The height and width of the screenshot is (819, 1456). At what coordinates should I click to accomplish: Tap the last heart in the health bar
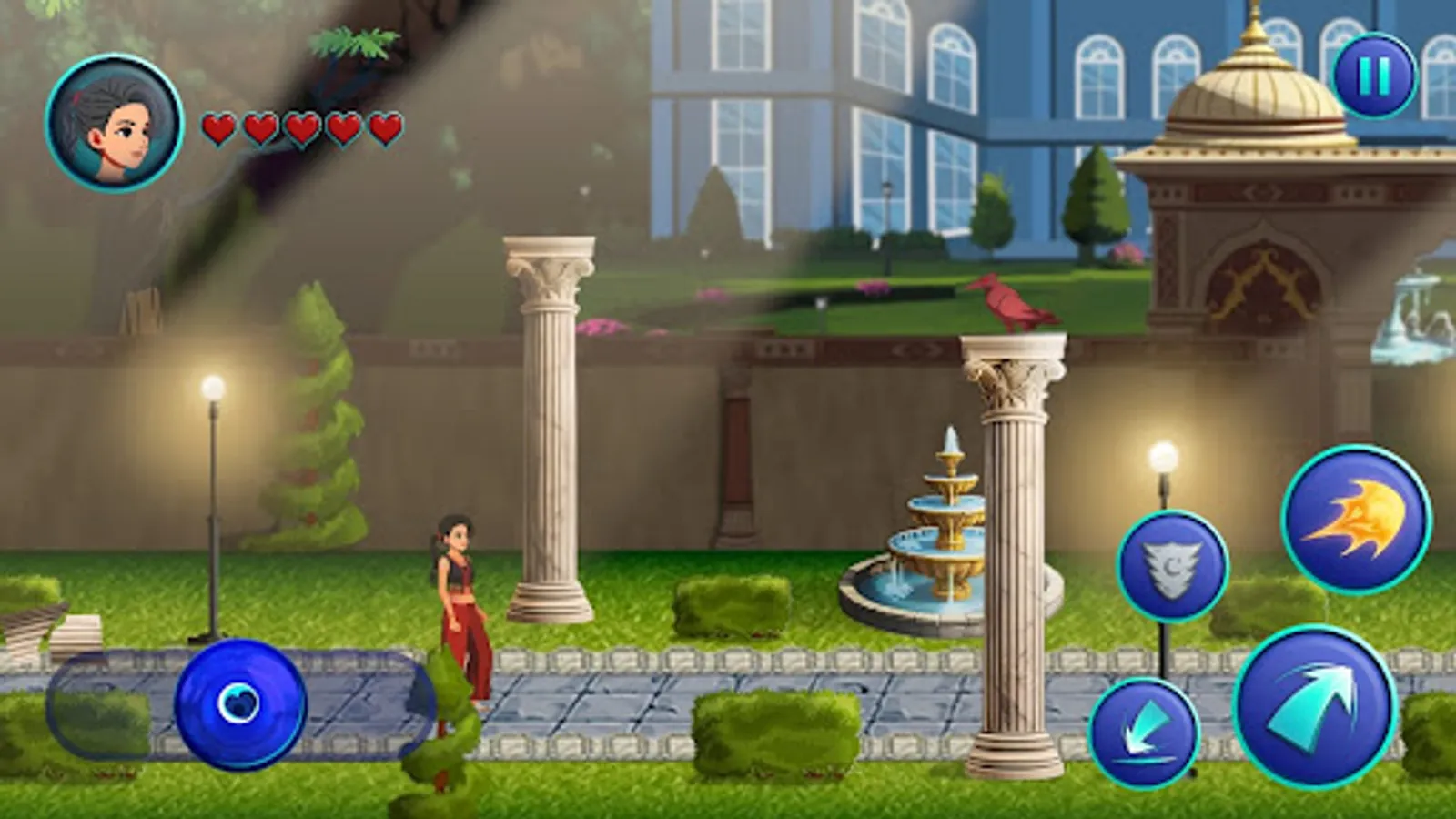click(x=383, y=127)
